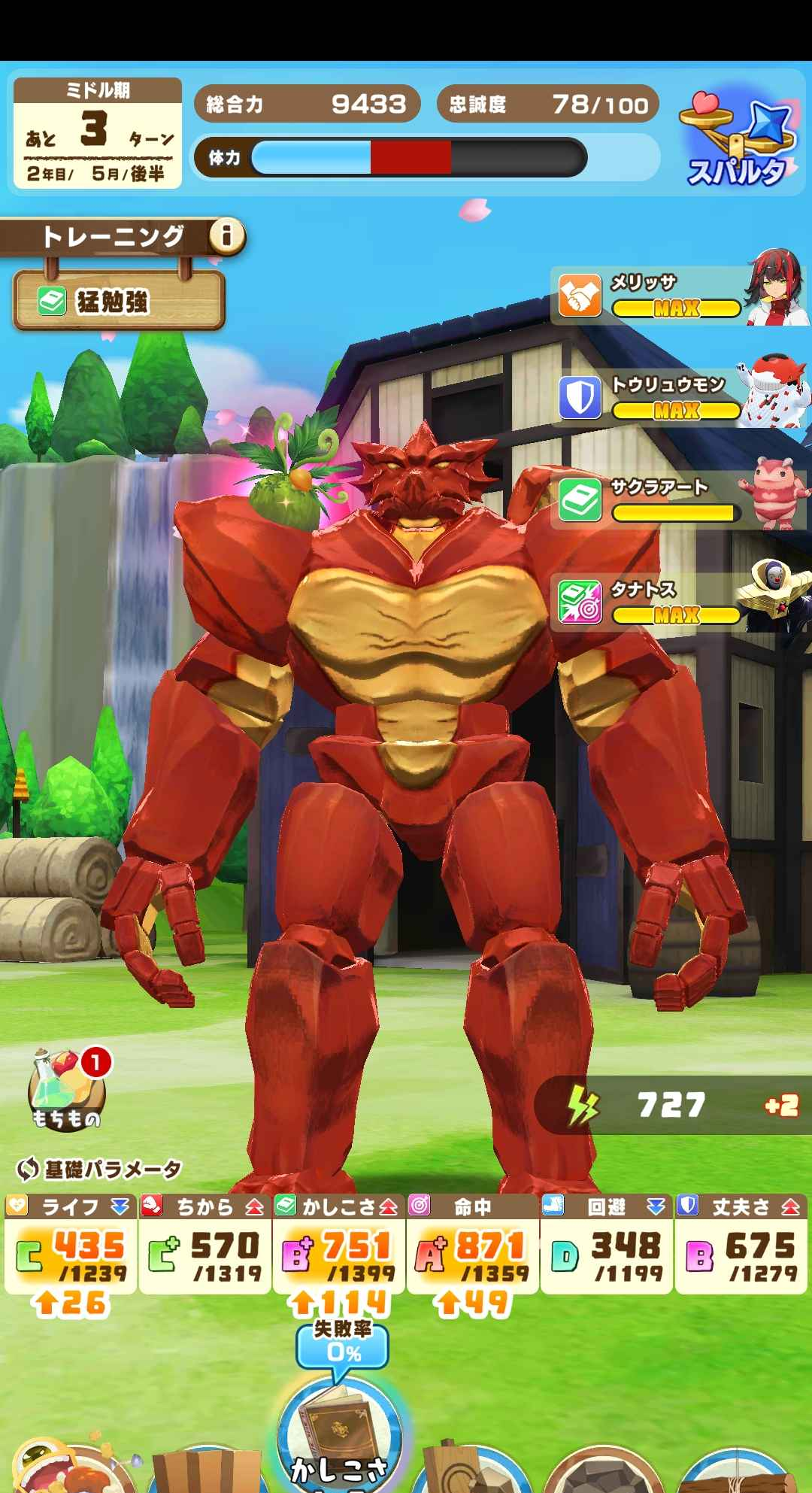The width and height of the screenshot is (812, 1493).
Task: View the 丈夫さ stat panel
Action: 741,1243
